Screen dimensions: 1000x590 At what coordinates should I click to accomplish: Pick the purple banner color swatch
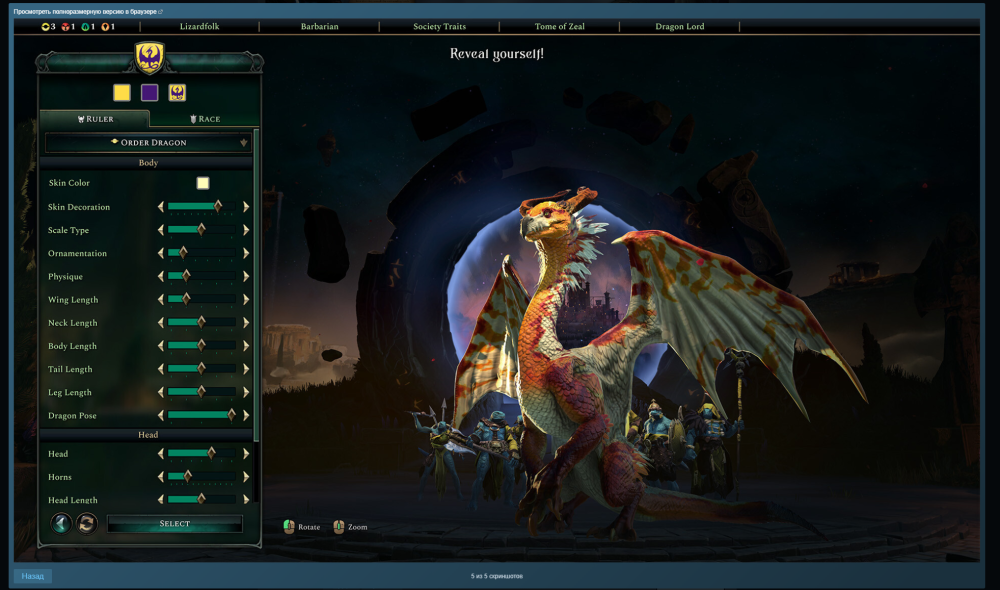(150, 93)
